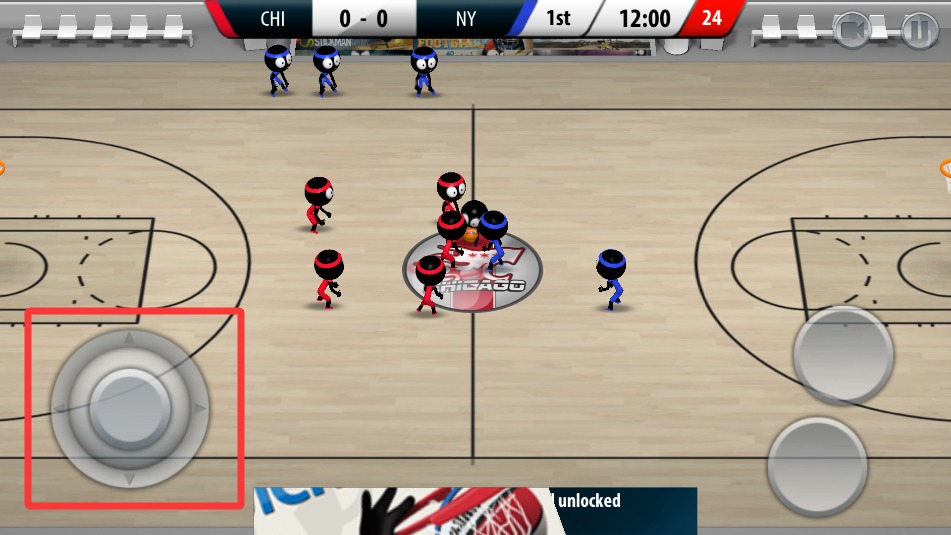Screen dimensions: 951x535
Task: Tap the joystick's left arrow
Action: pyautogui.click(x=60, y=408)
